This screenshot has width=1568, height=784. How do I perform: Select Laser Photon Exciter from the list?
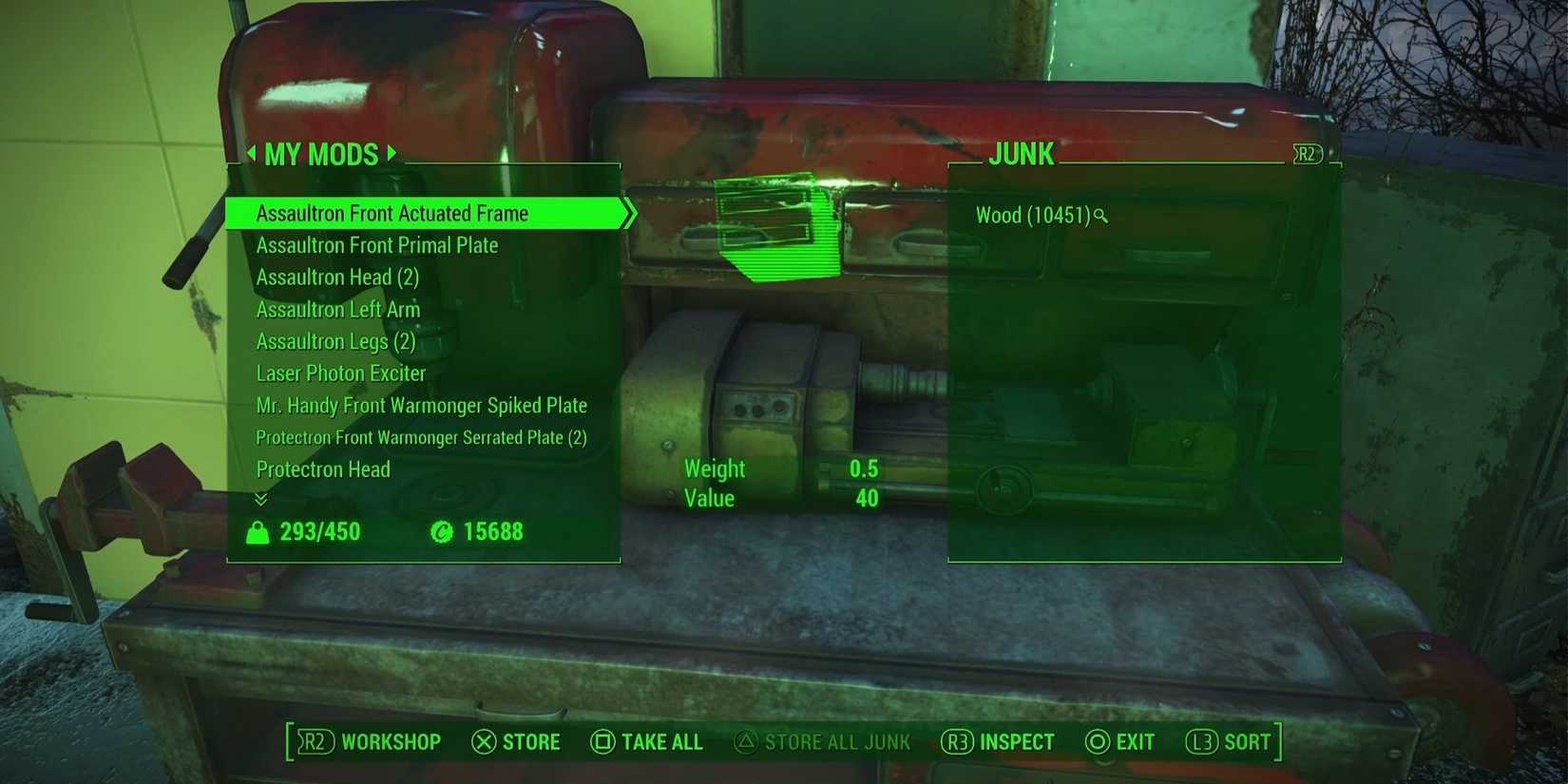pyautogui.click(x=340, y=373)
